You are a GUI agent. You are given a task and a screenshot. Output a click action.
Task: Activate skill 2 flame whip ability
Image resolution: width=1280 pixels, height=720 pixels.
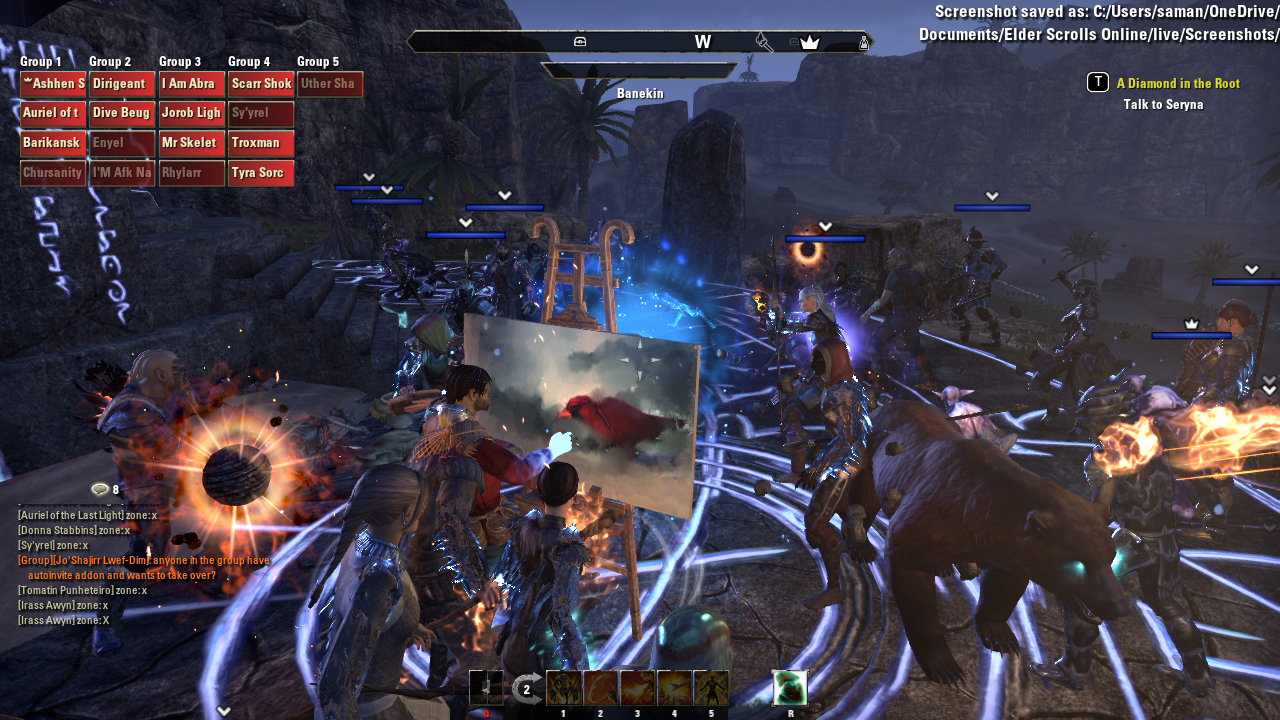coord(599,688)
